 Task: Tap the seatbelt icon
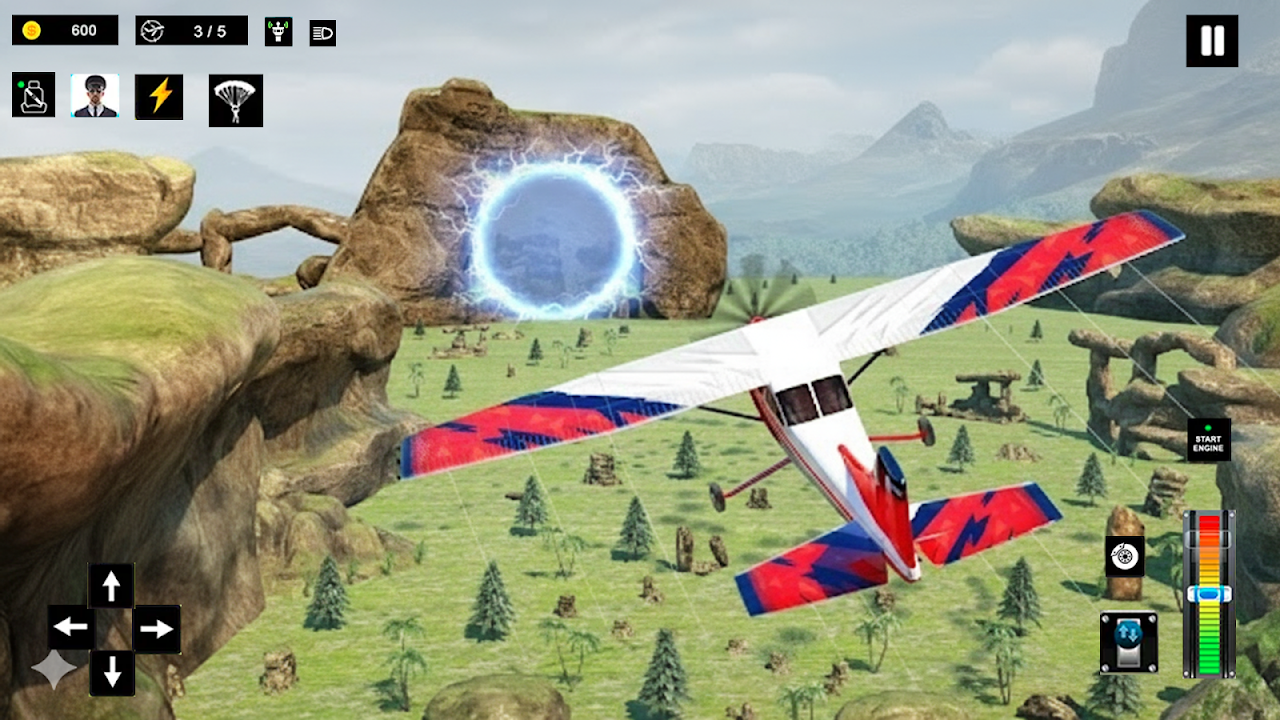33,95
